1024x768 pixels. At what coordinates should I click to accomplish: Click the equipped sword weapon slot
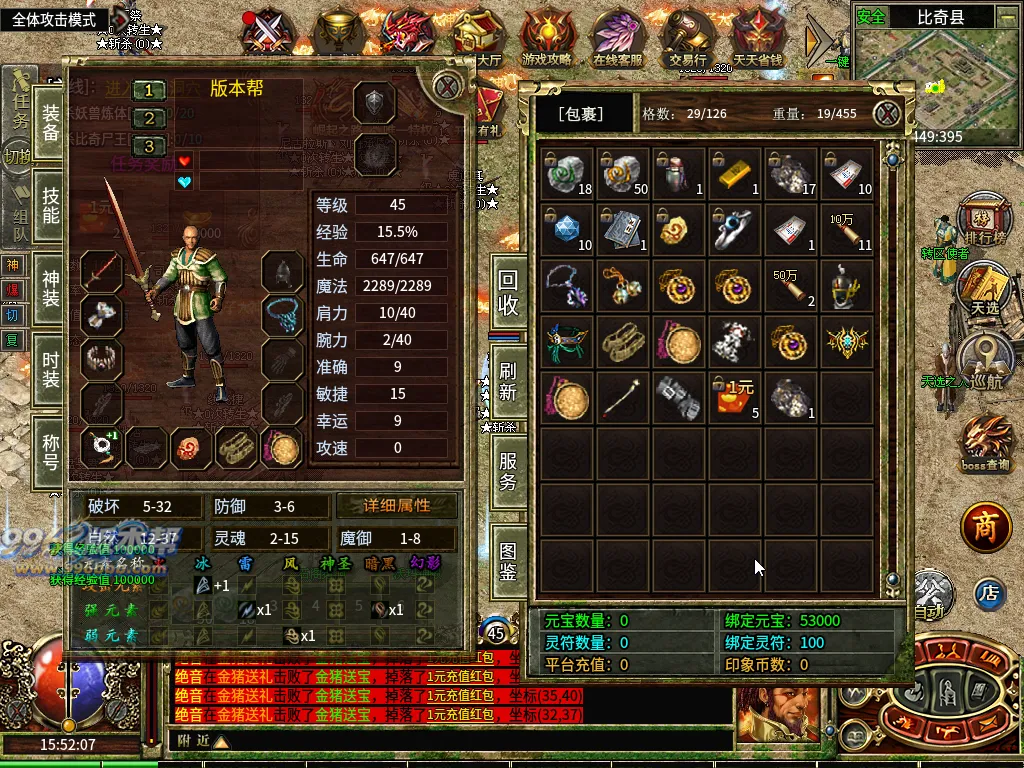click(x=101, y=270)
